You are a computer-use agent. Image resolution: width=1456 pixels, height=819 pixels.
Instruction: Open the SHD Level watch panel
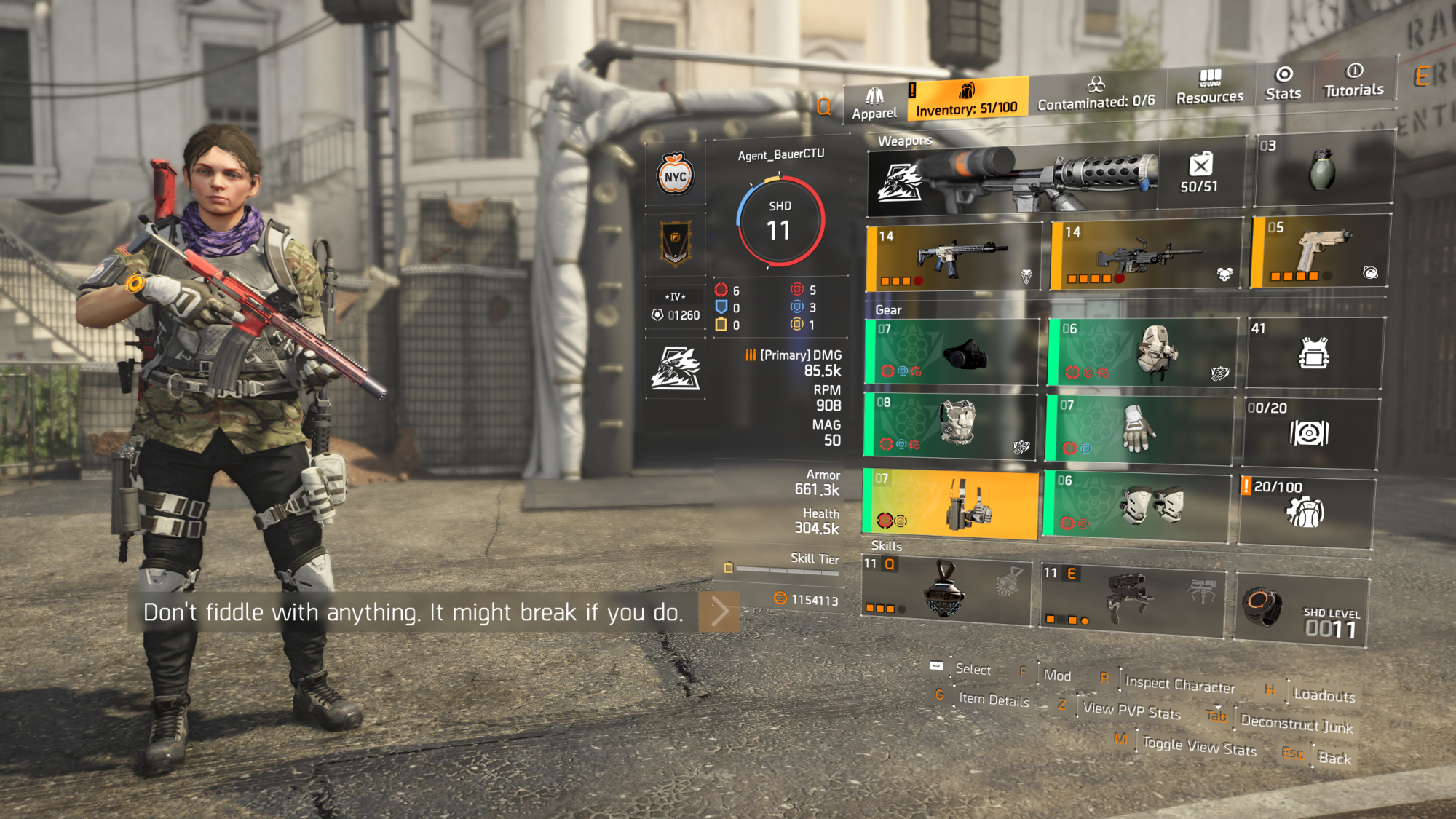pos(1301,612)
